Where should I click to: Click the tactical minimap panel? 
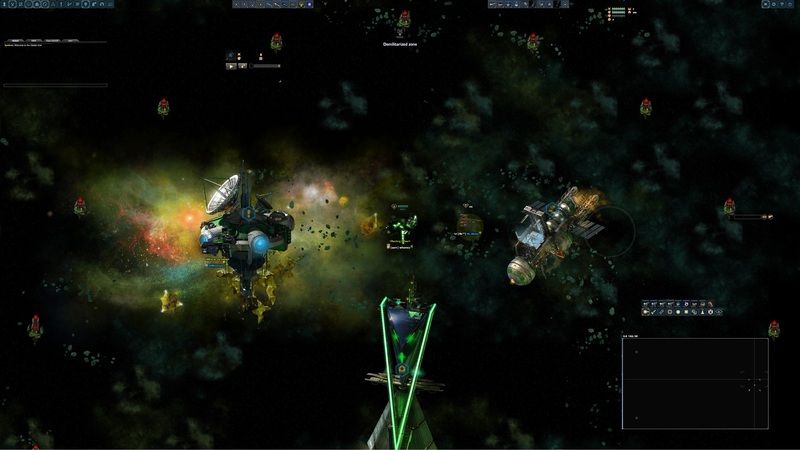[695, 383]
